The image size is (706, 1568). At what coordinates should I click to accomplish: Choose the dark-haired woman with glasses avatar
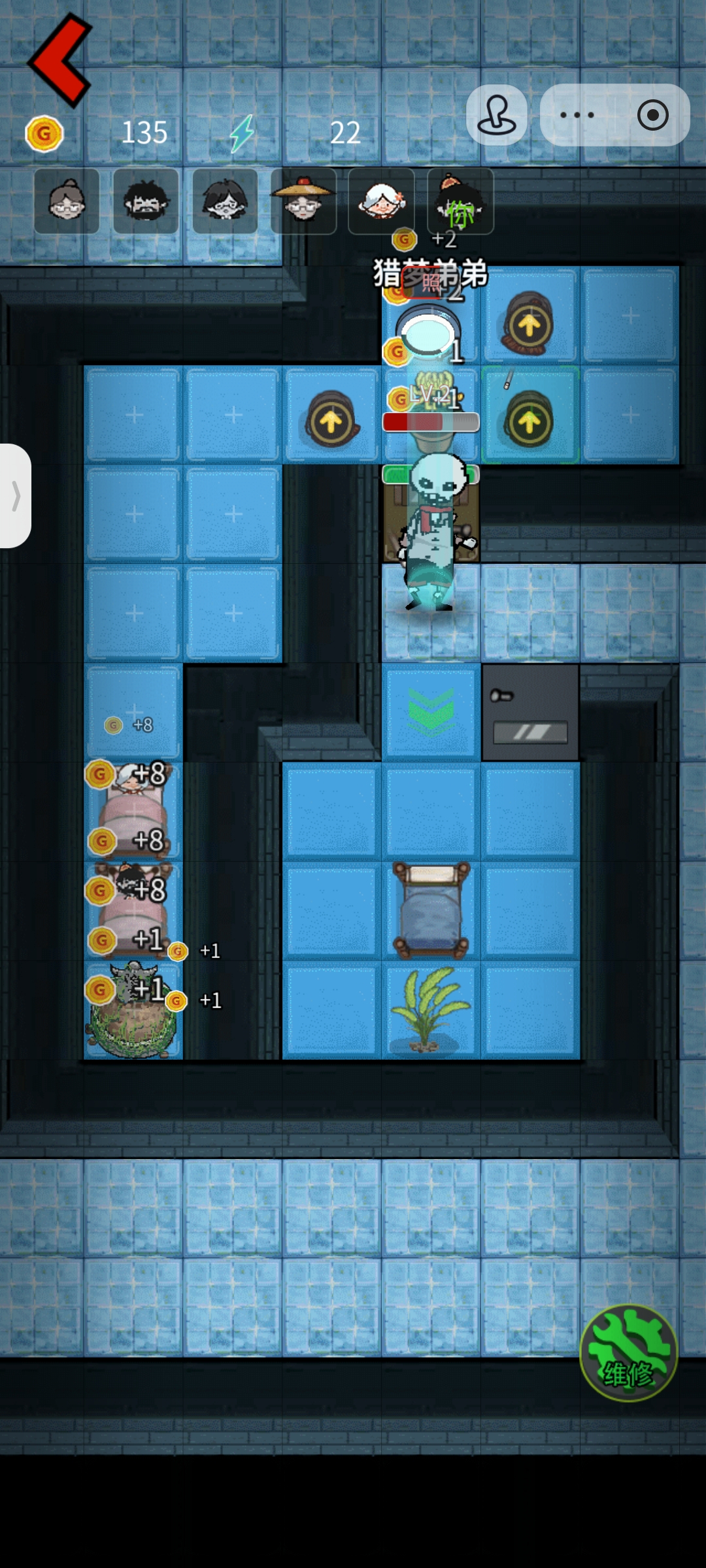(225, 201)
